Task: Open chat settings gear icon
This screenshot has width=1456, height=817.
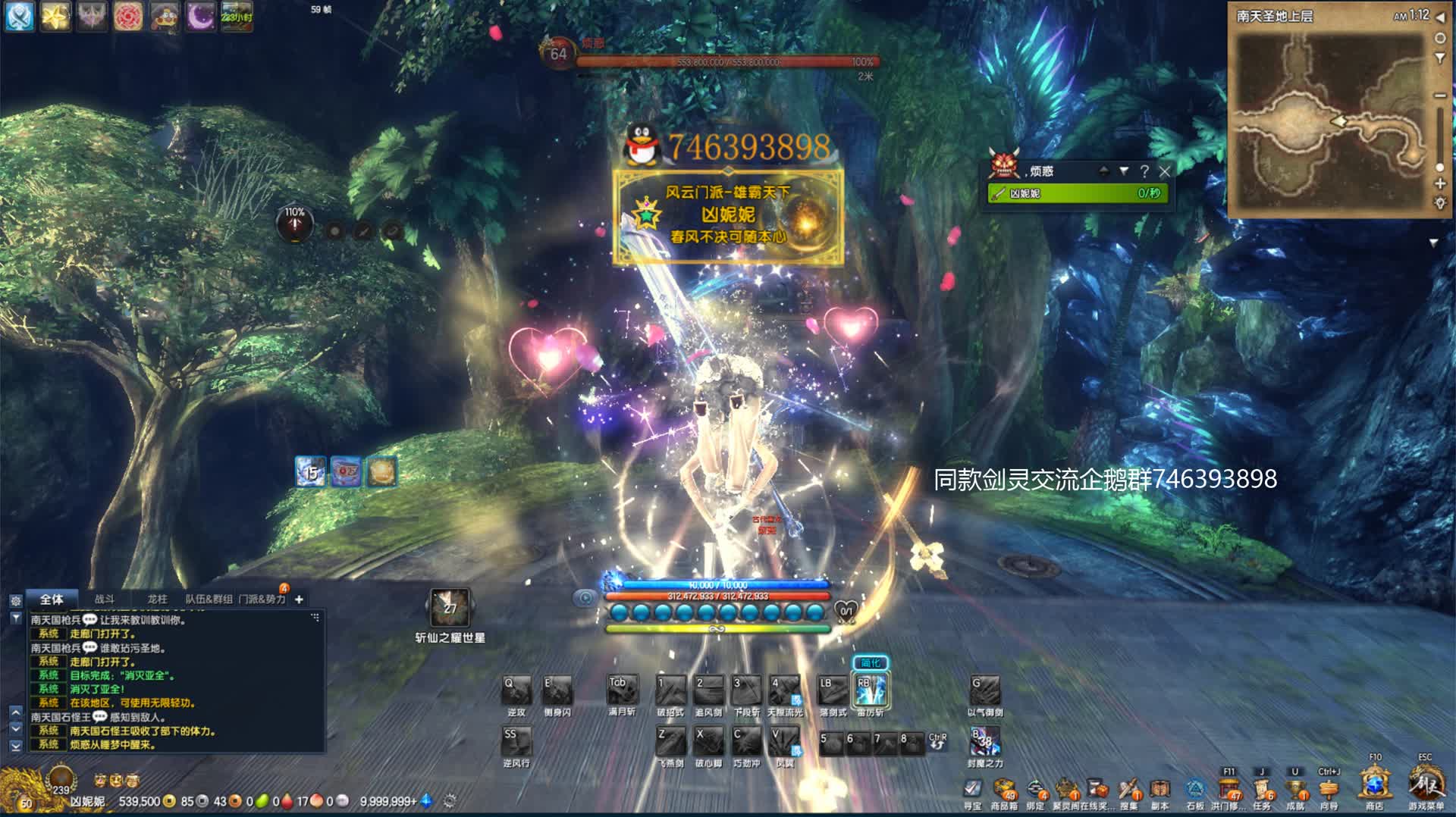Action: [x=16, y=600]
